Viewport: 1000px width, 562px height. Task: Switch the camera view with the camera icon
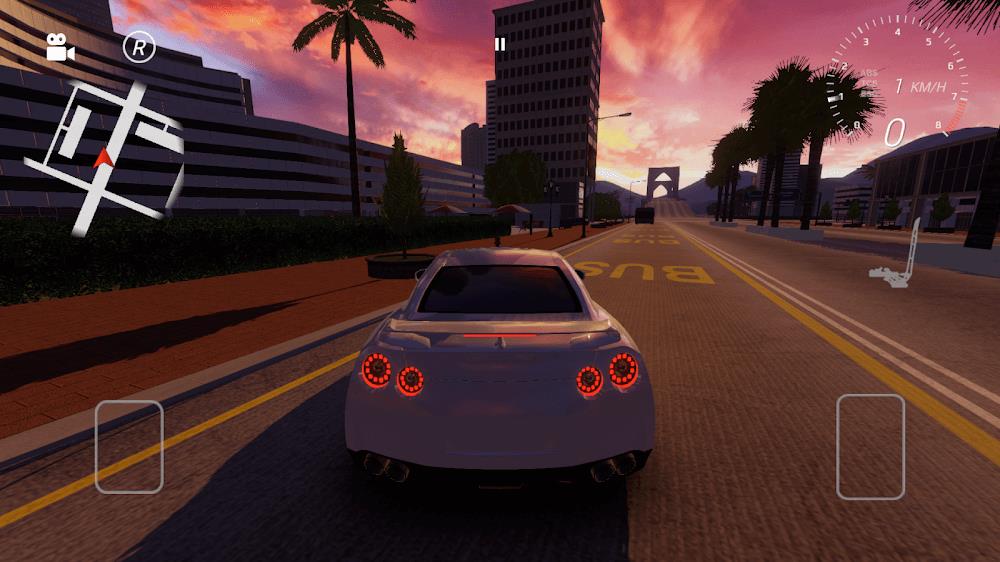pyautogui.click(x=60, y=47)
